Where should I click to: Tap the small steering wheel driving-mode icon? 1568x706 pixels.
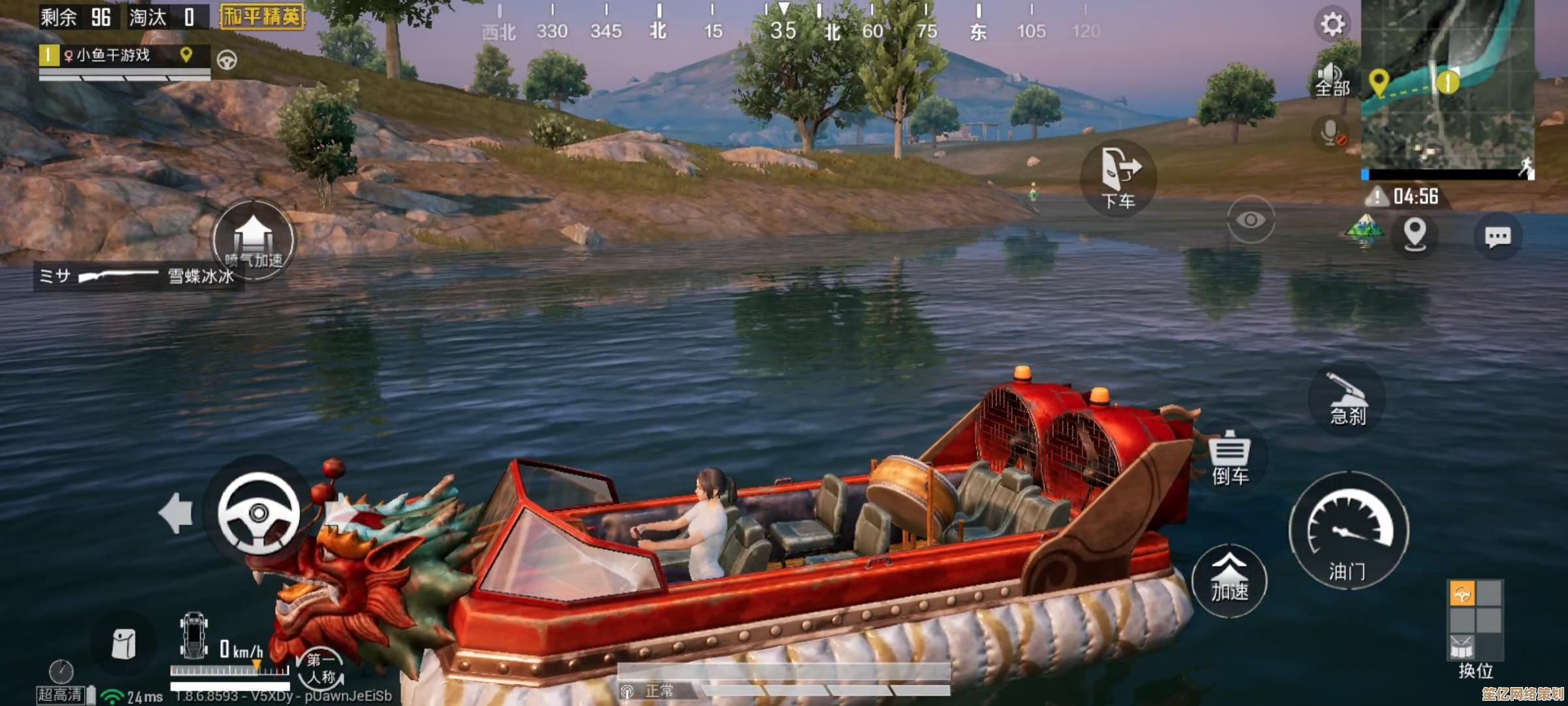tap(227, 60)
